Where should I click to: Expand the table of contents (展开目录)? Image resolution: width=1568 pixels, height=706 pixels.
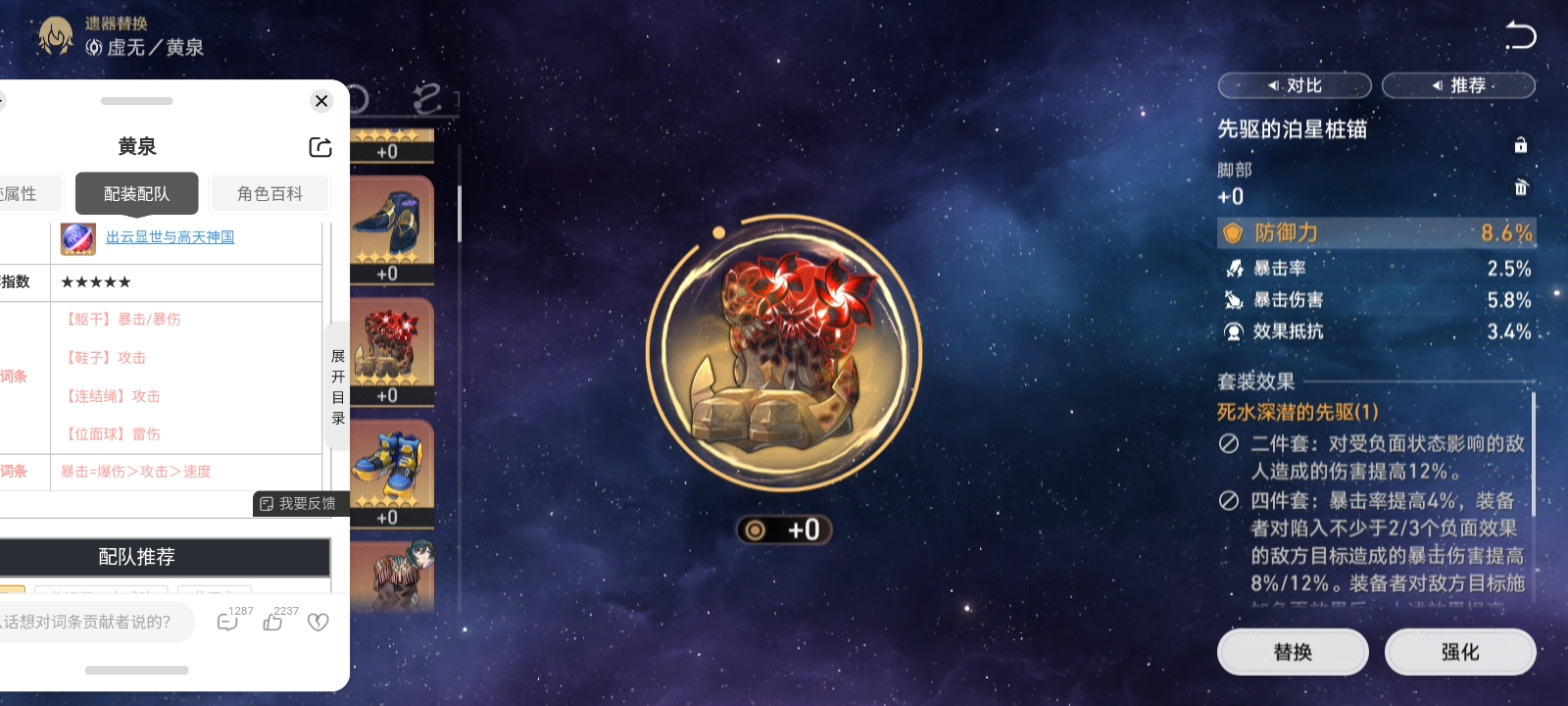pyautogui.click(x=338, y=386)
